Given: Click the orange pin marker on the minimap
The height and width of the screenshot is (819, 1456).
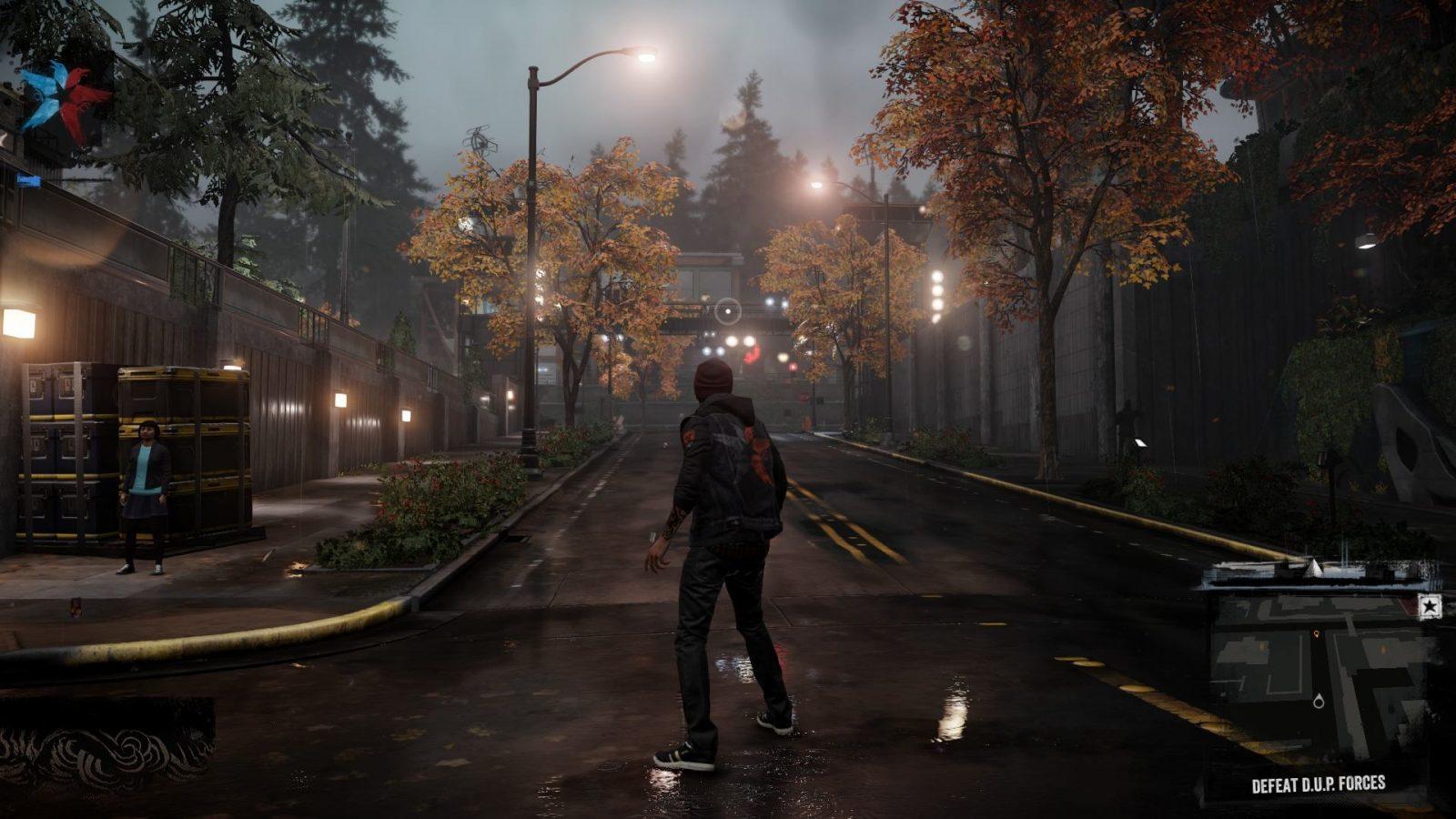Looking at the screenshot, I should click(1316, 633).
